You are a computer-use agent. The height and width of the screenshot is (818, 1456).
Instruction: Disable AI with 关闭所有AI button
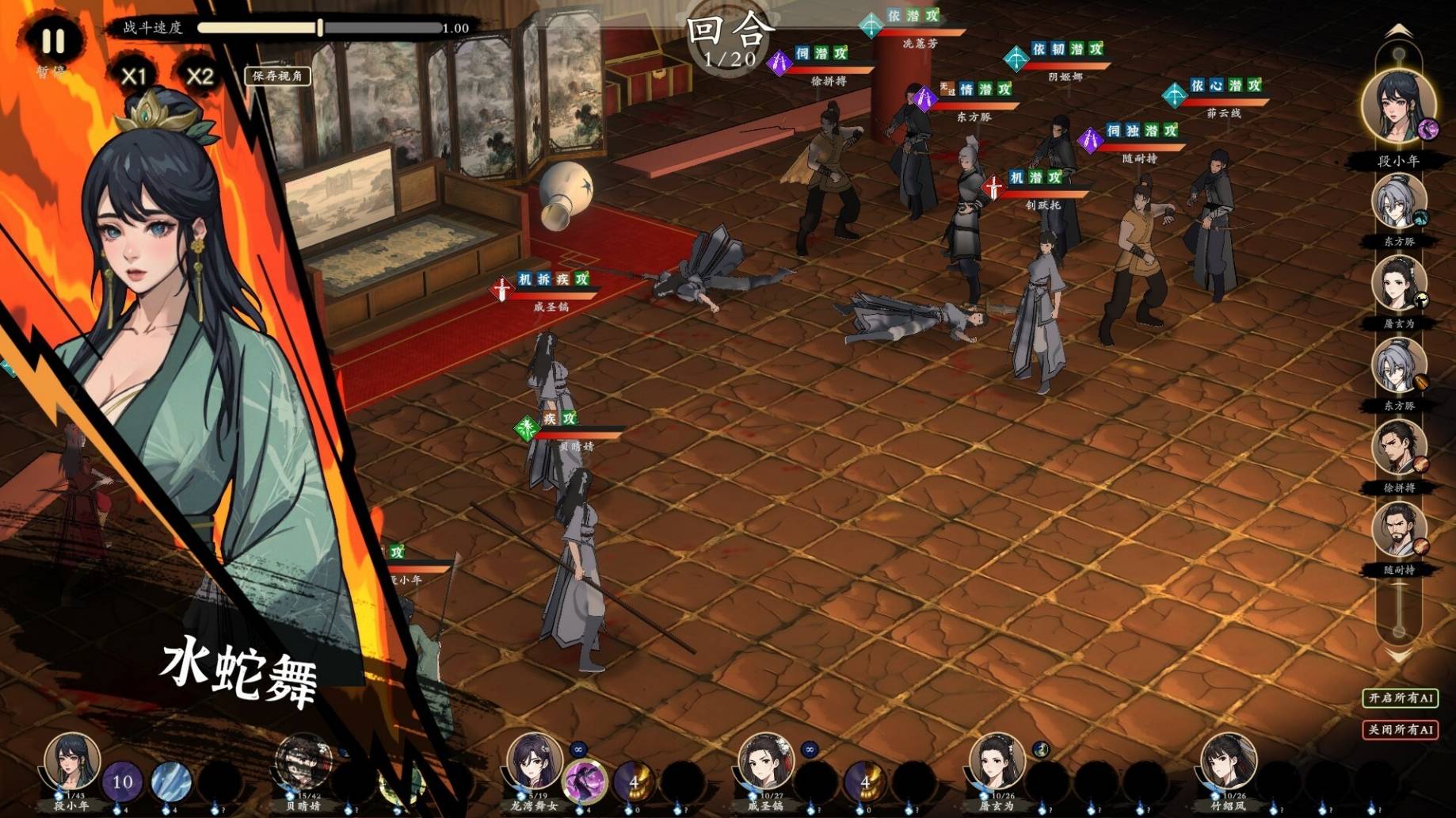point(1400,729)
